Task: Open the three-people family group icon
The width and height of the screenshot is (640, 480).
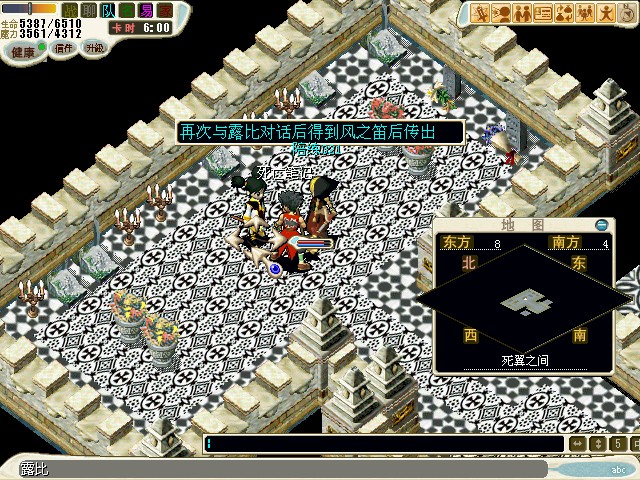Action: point(585,13)
